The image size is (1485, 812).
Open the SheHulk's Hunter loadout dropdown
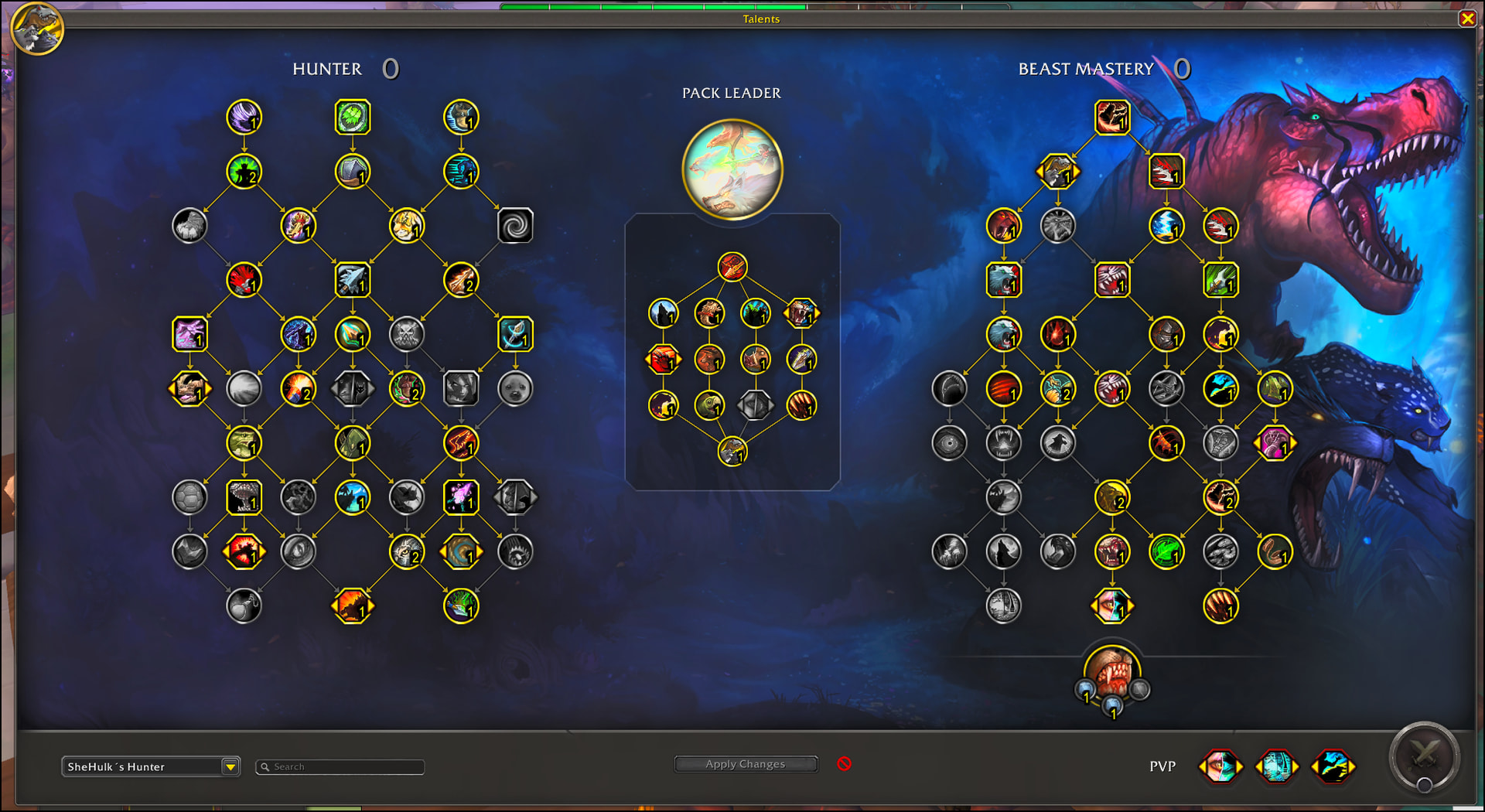(x=230, y=766)
